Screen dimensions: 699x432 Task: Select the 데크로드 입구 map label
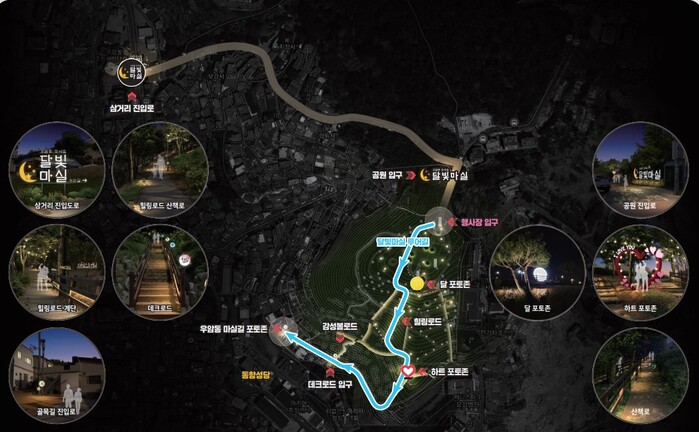(x=330, y=383)
